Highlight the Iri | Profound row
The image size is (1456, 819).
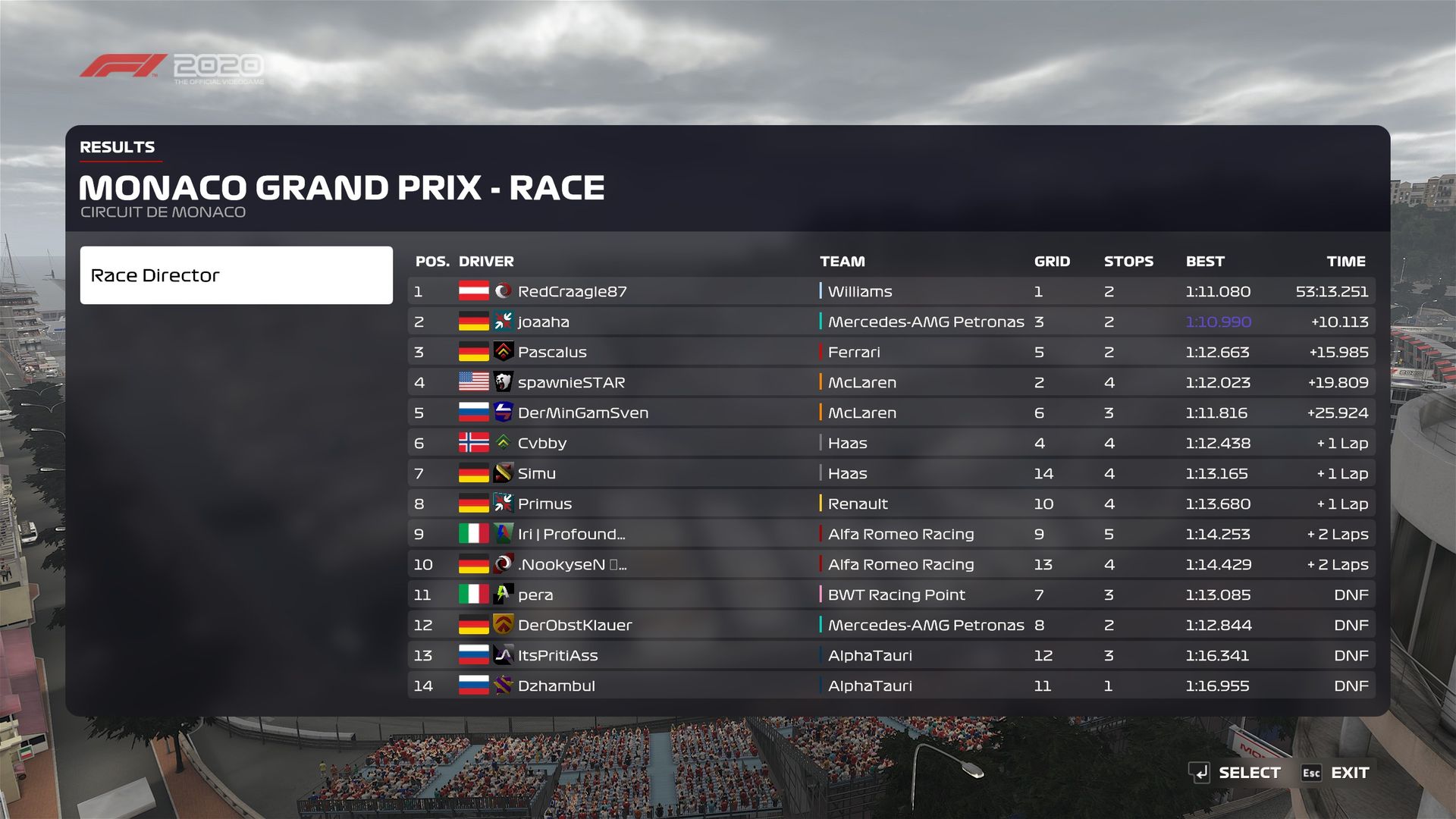tap(891, 534)
